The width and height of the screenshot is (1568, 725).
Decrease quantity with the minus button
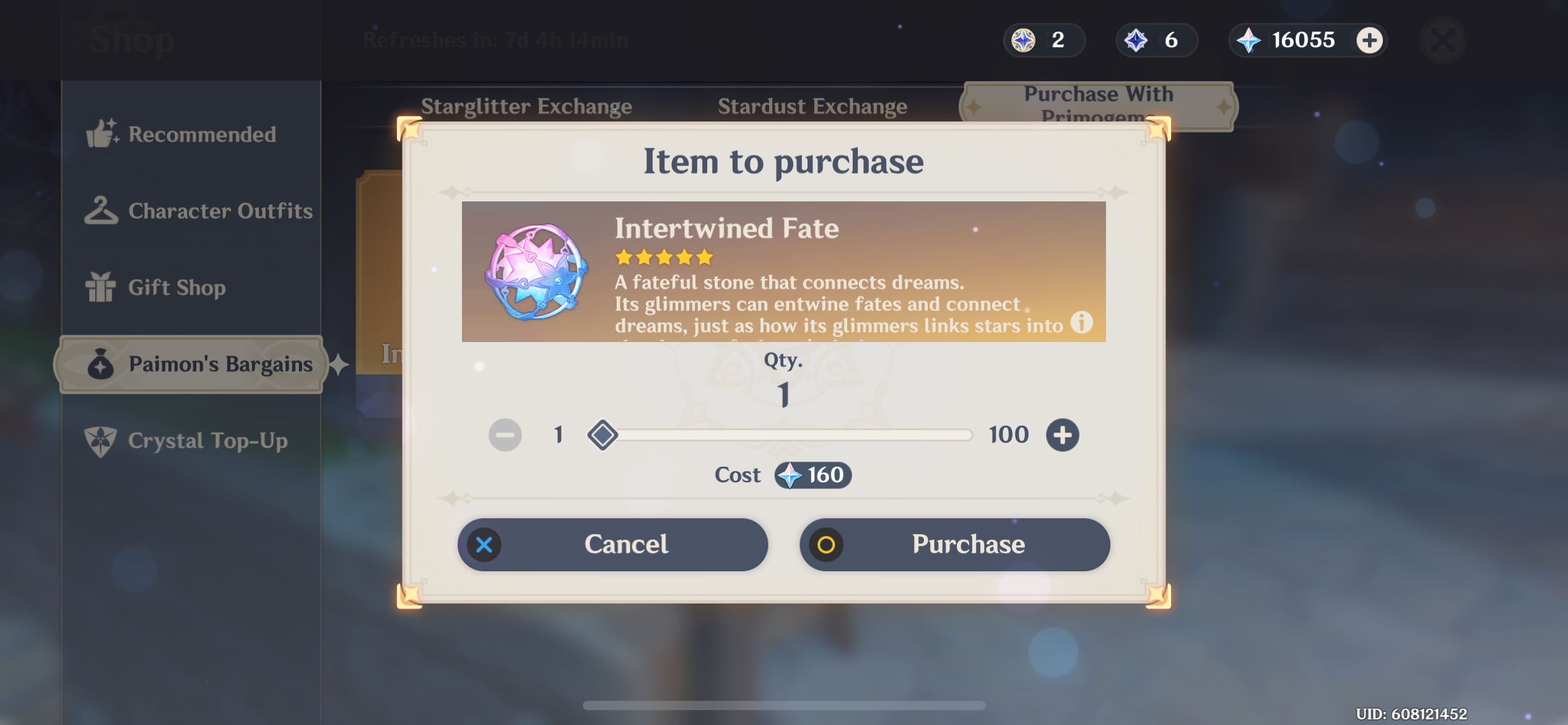[x=504, y=435]
